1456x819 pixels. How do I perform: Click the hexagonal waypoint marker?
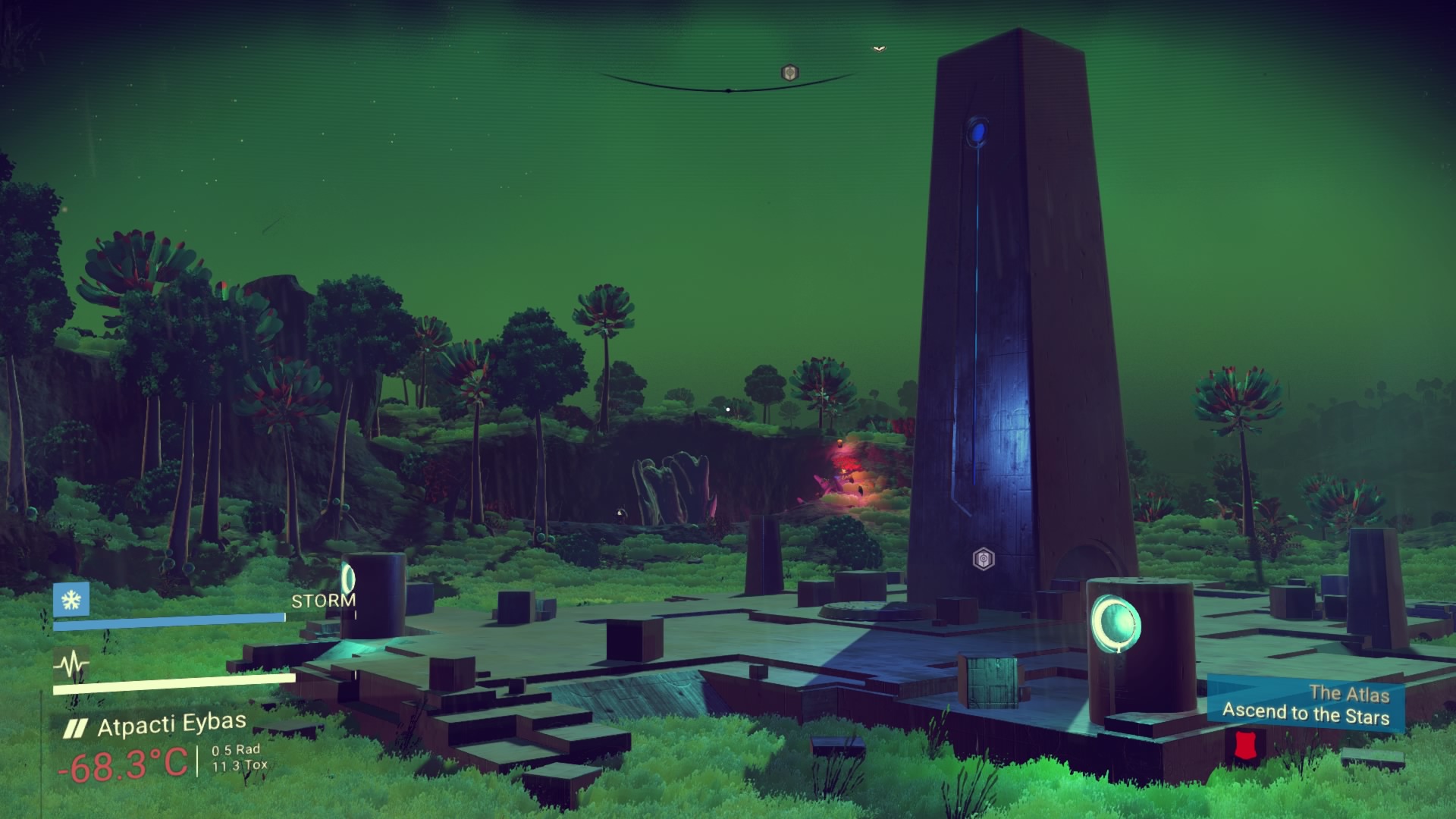984,560
